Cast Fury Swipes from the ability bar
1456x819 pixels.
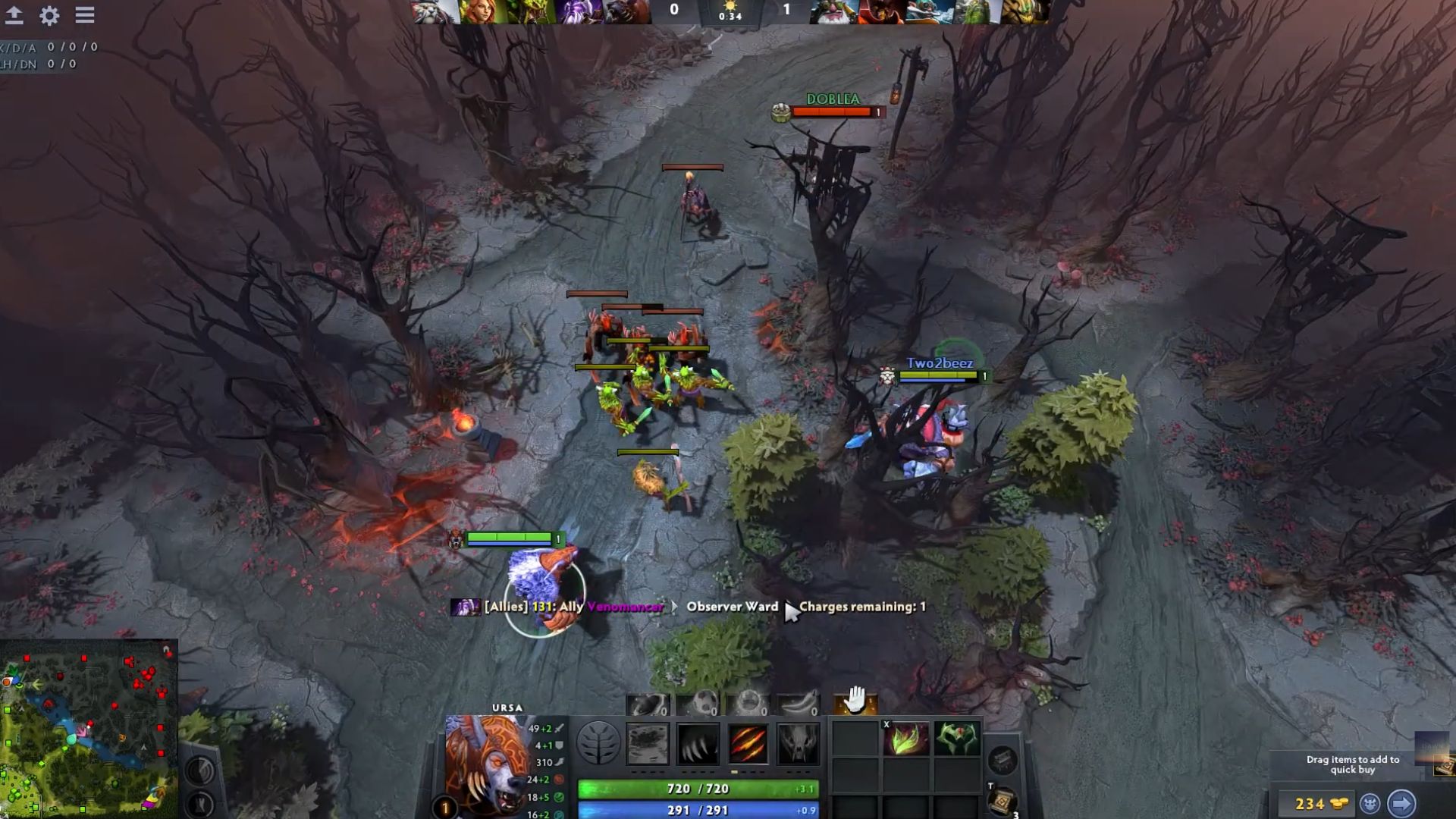pos(748,742)
